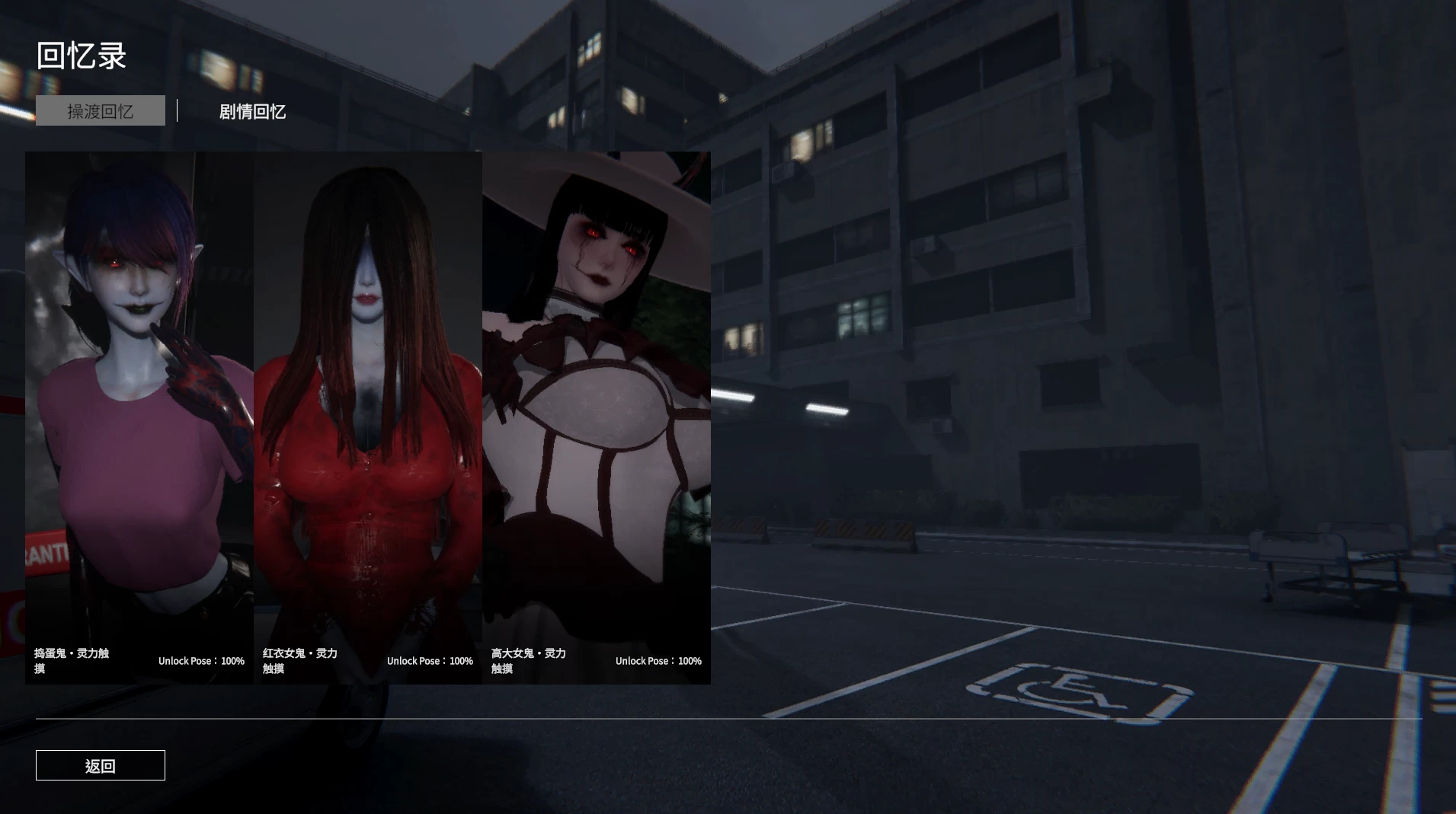Click the highlighted 操渡回忆 tab background
This screenshot has height=814, width=1456.
[100, 110]
